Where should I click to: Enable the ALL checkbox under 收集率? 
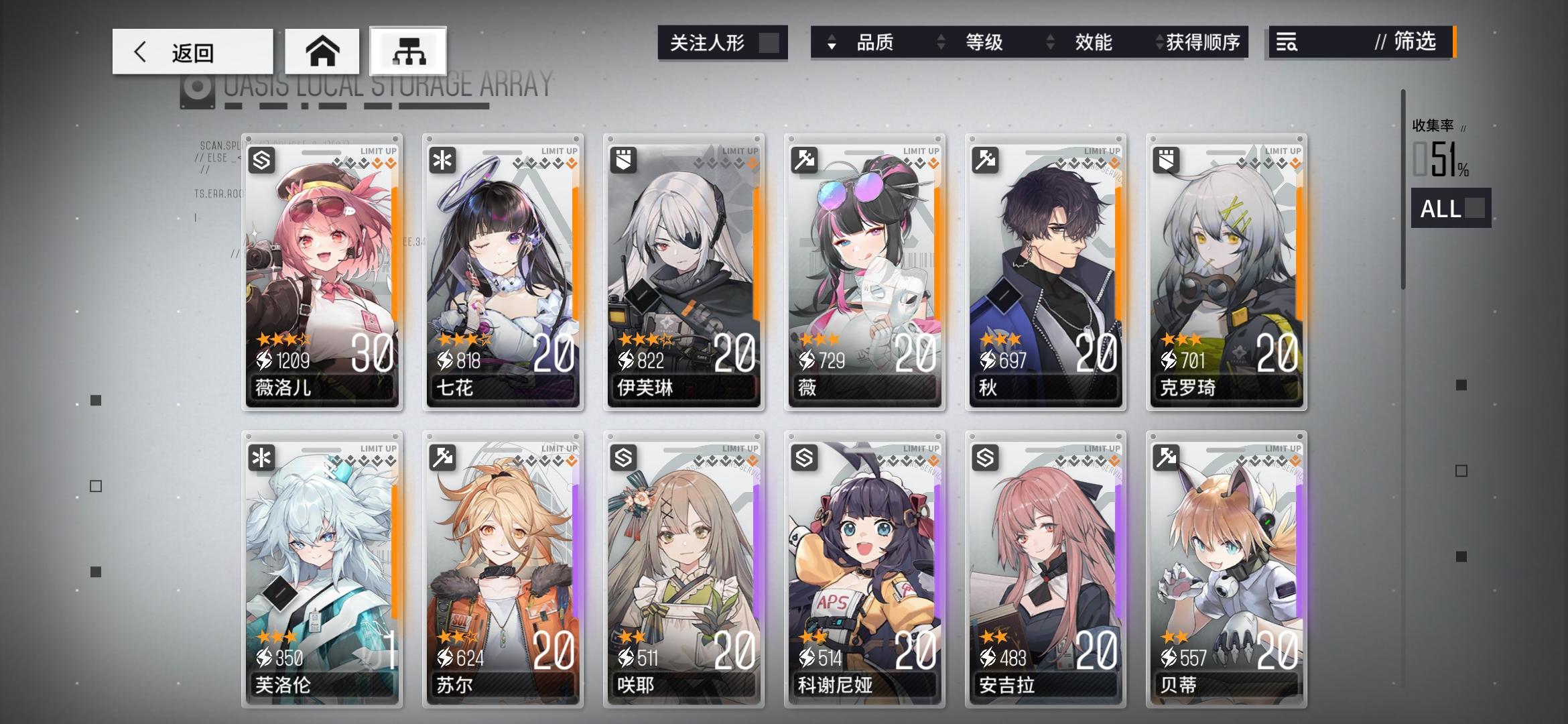tap(1474, 208)
